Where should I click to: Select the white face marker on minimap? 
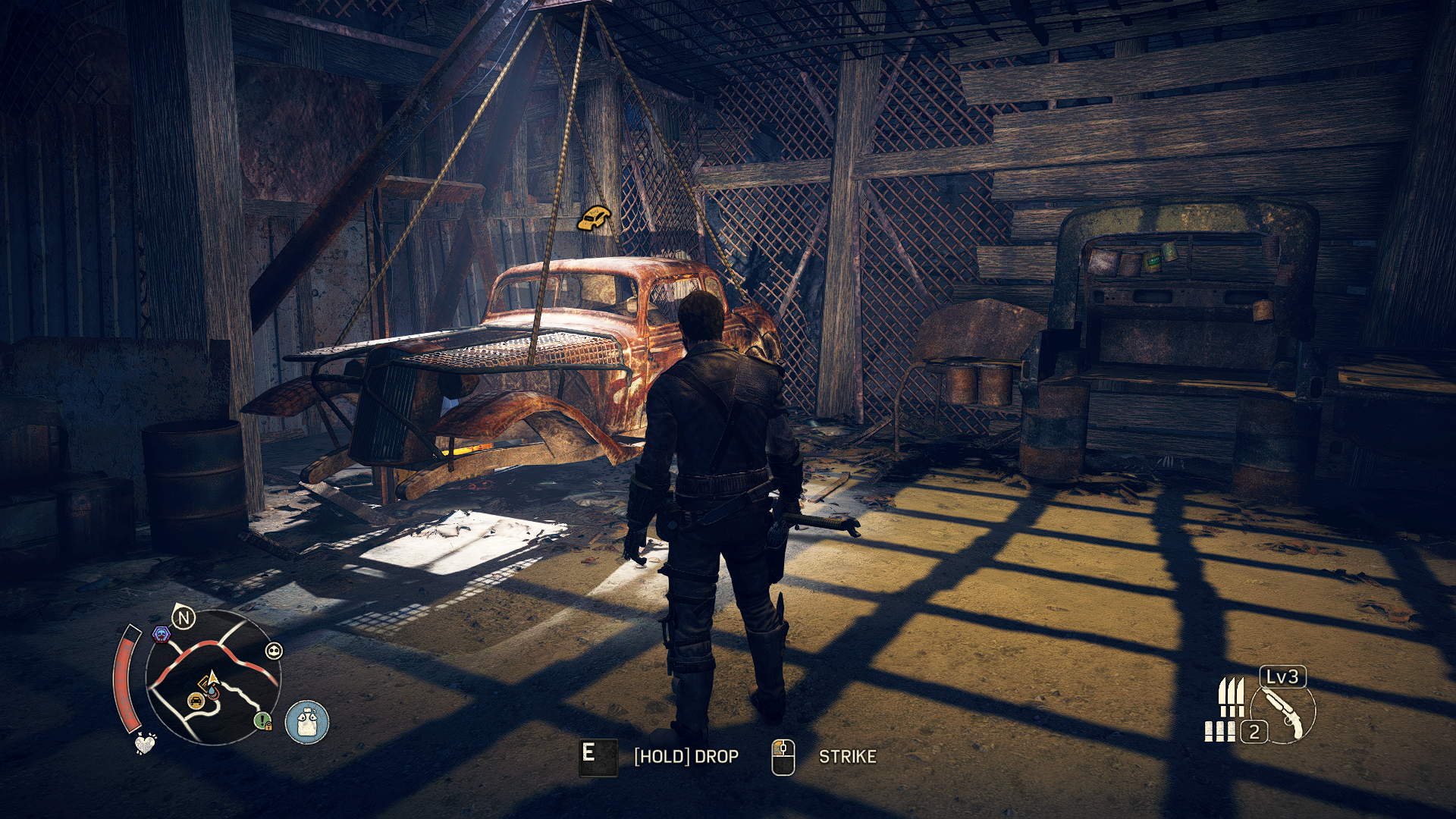pyautogui.click(x=274, y=651)
